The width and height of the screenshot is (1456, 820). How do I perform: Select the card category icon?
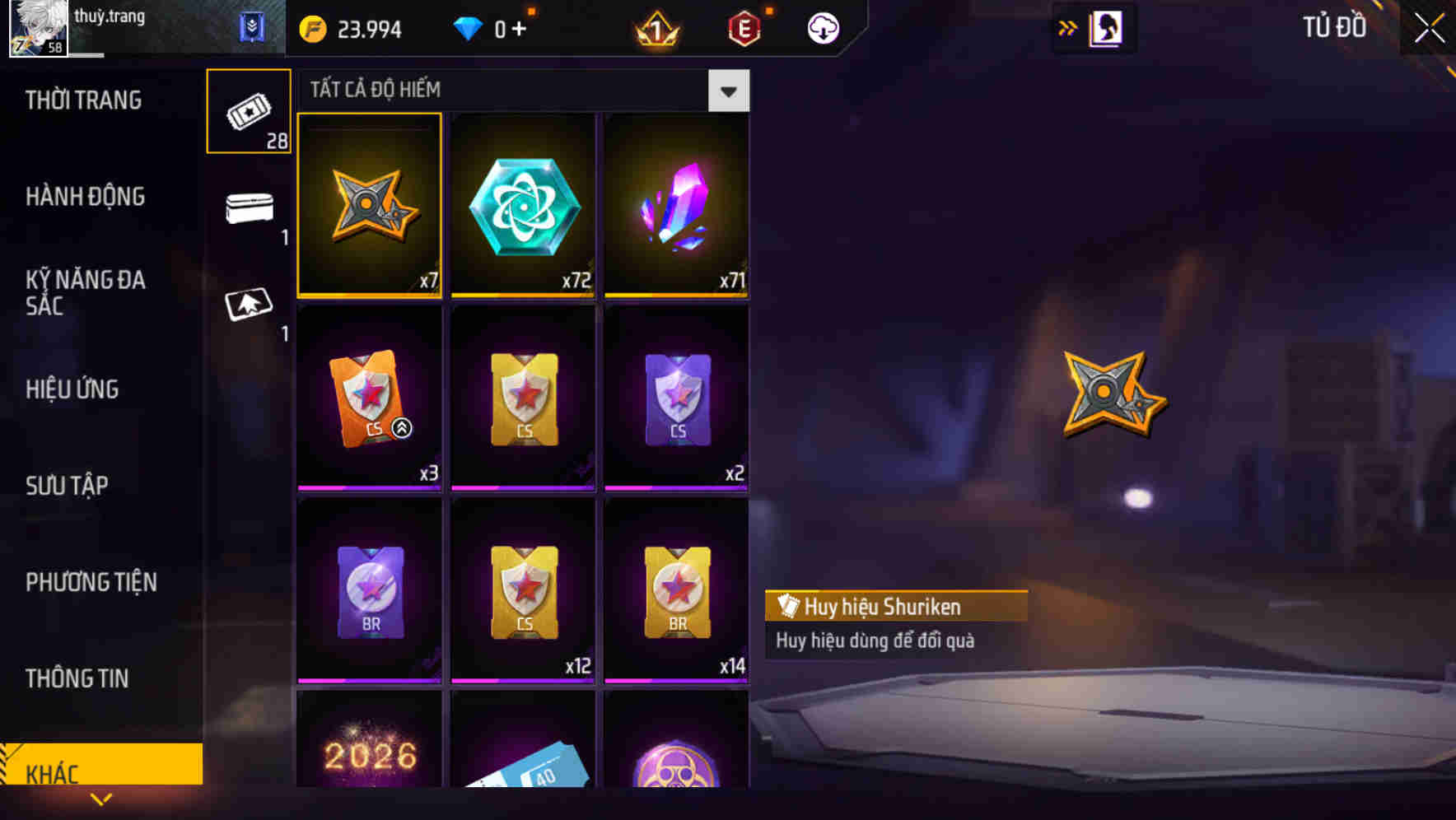click(249, 305)
